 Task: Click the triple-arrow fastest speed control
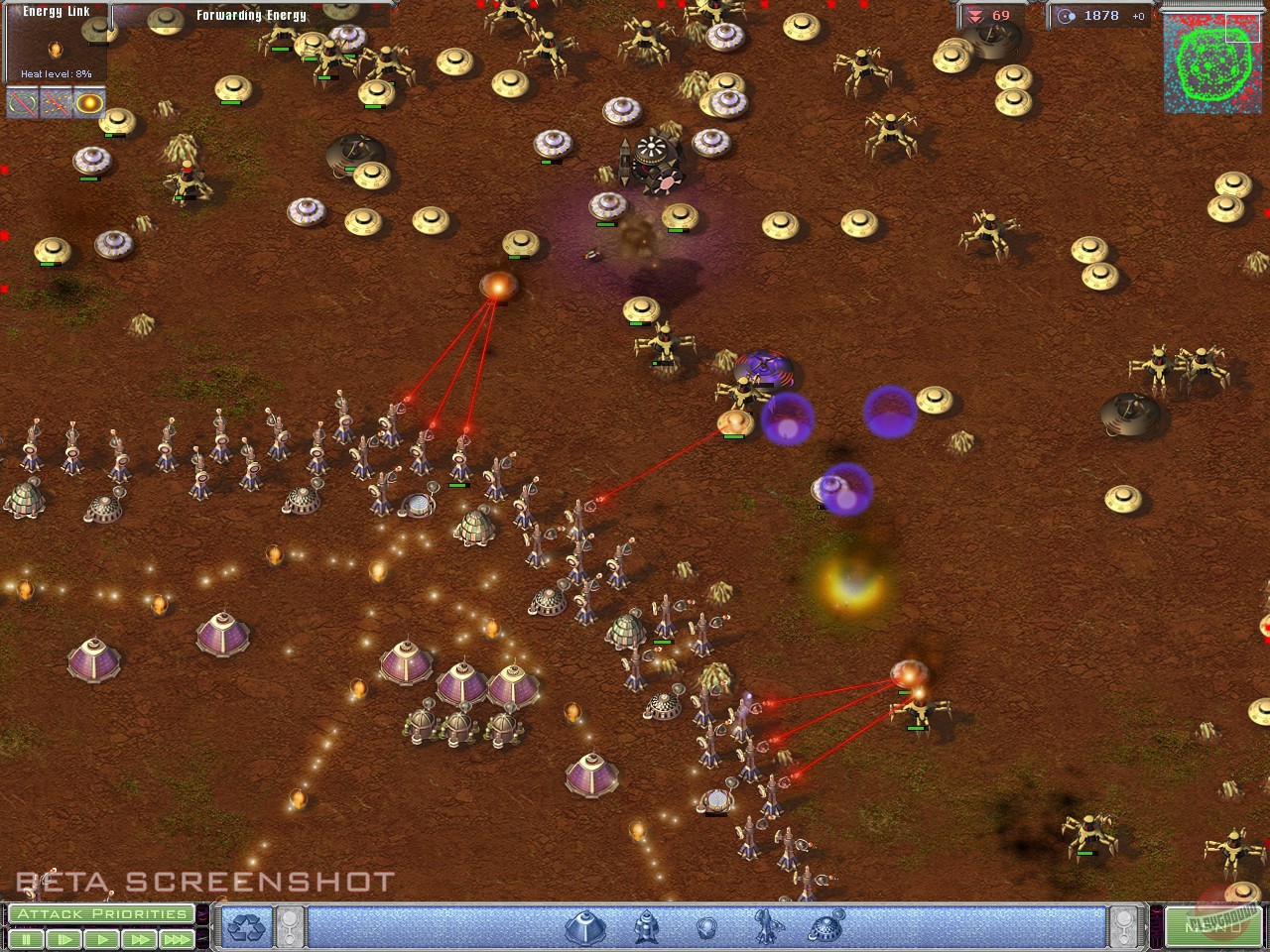pyautogui.click(x=178, y=938)
